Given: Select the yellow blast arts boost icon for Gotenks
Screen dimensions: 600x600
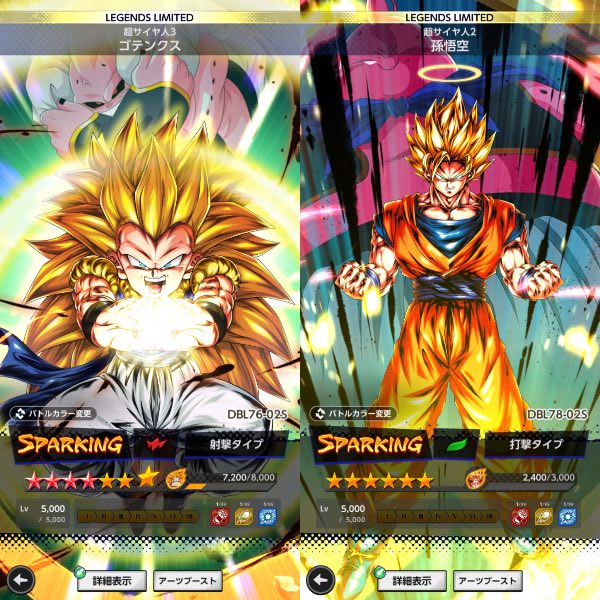Looking at the screenshot, I should point(245,516).
